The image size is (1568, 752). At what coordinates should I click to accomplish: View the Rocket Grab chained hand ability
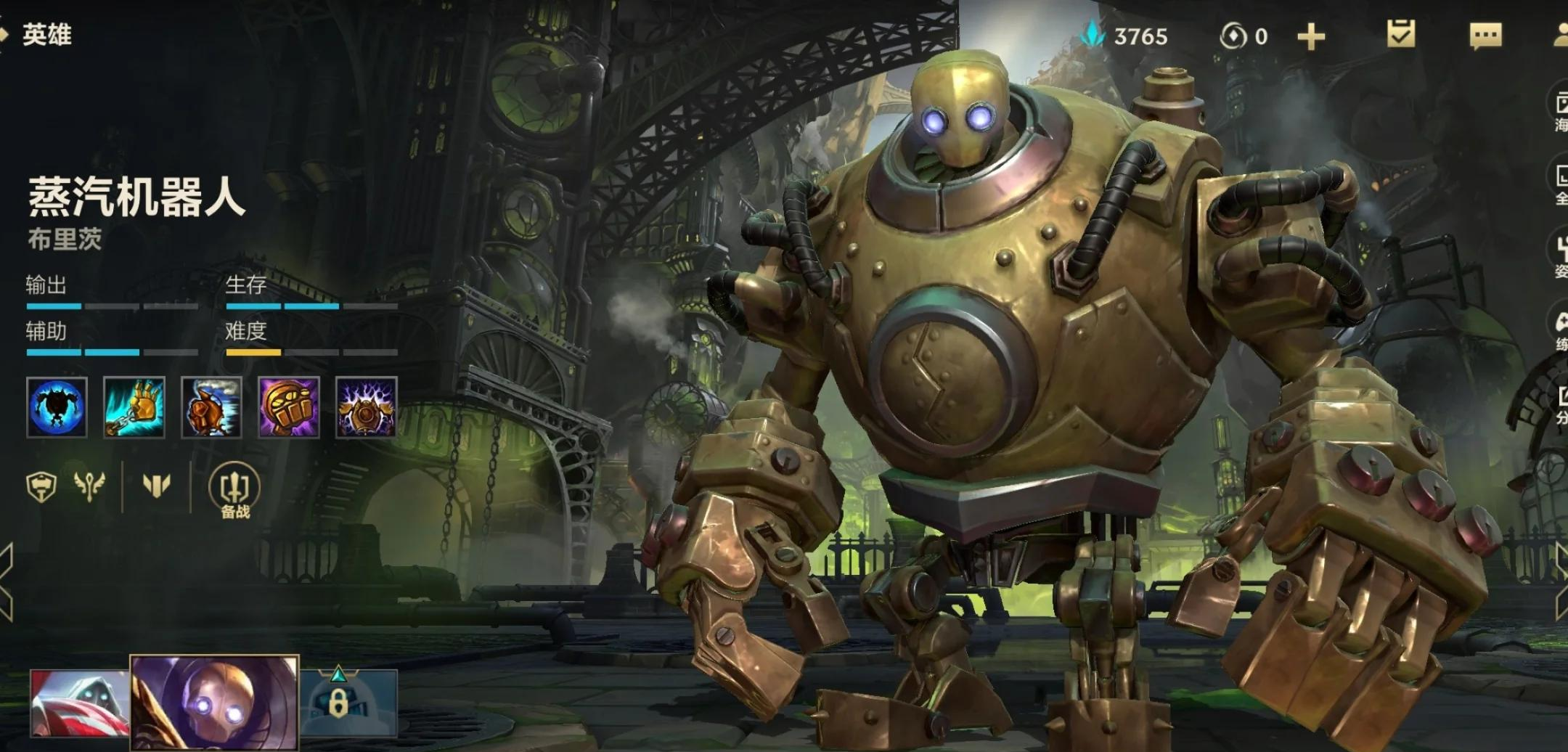point(134,407)
